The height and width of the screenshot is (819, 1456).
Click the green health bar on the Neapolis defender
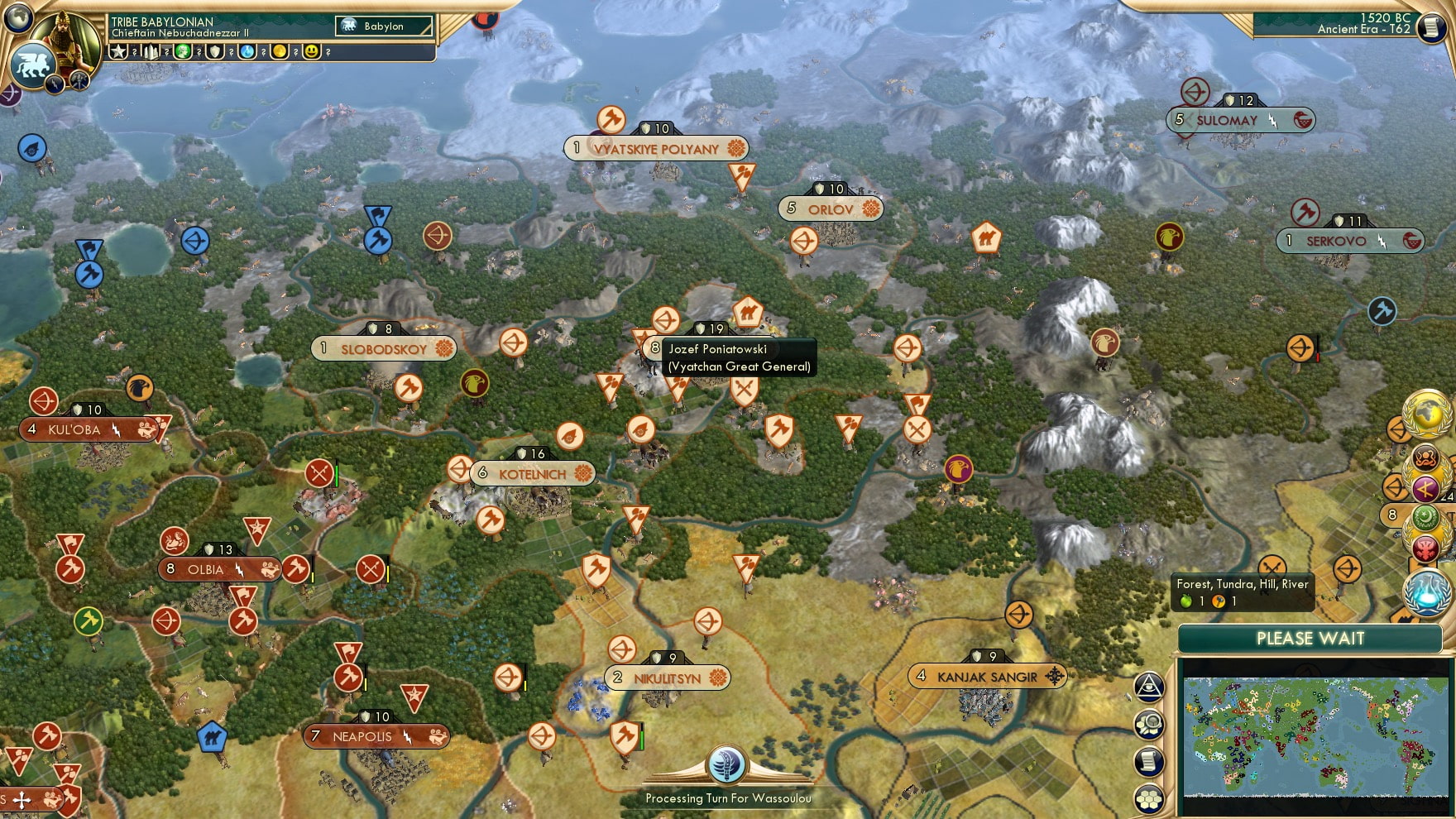coord(642,740)
